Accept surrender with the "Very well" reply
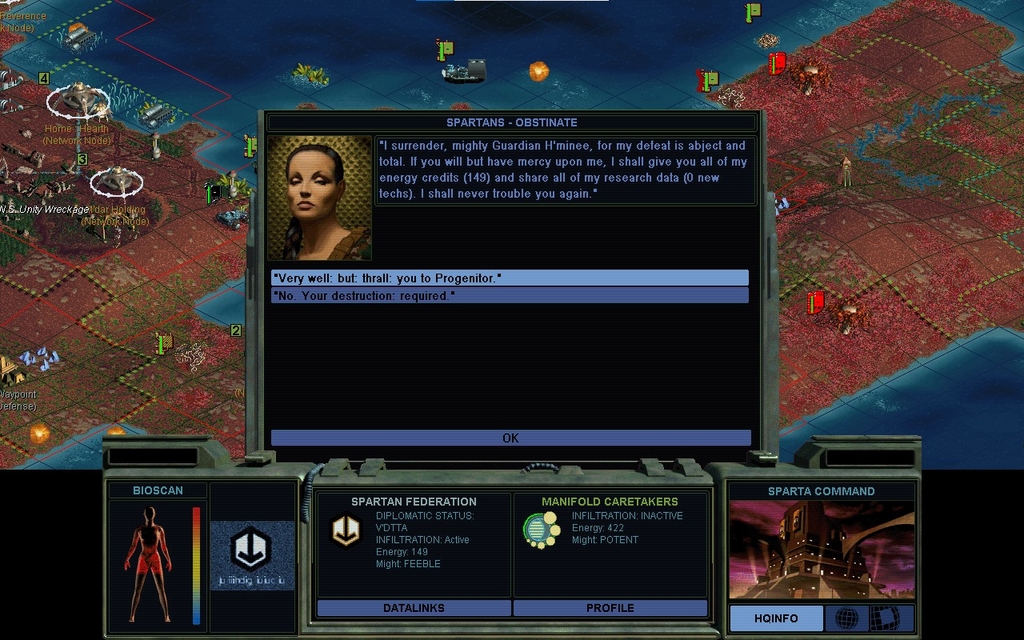Image resolution: width=1024 pixels, height=640 pixels. 509,278
